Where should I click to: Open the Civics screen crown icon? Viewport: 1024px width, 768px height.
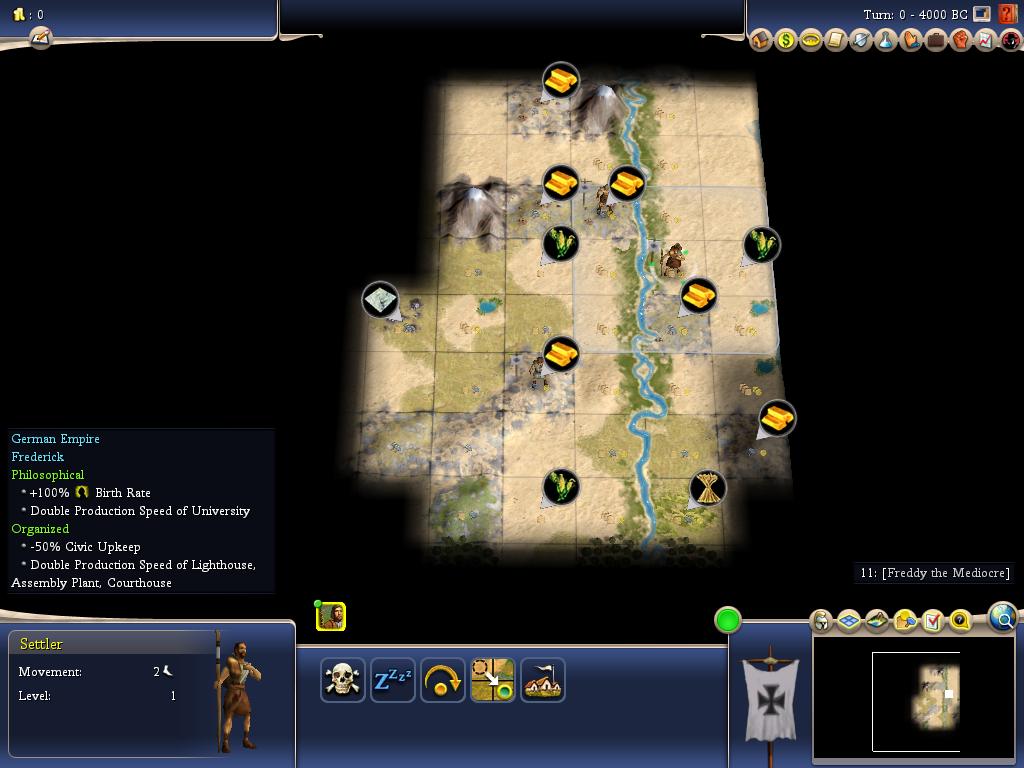click(x=811, y=41)
